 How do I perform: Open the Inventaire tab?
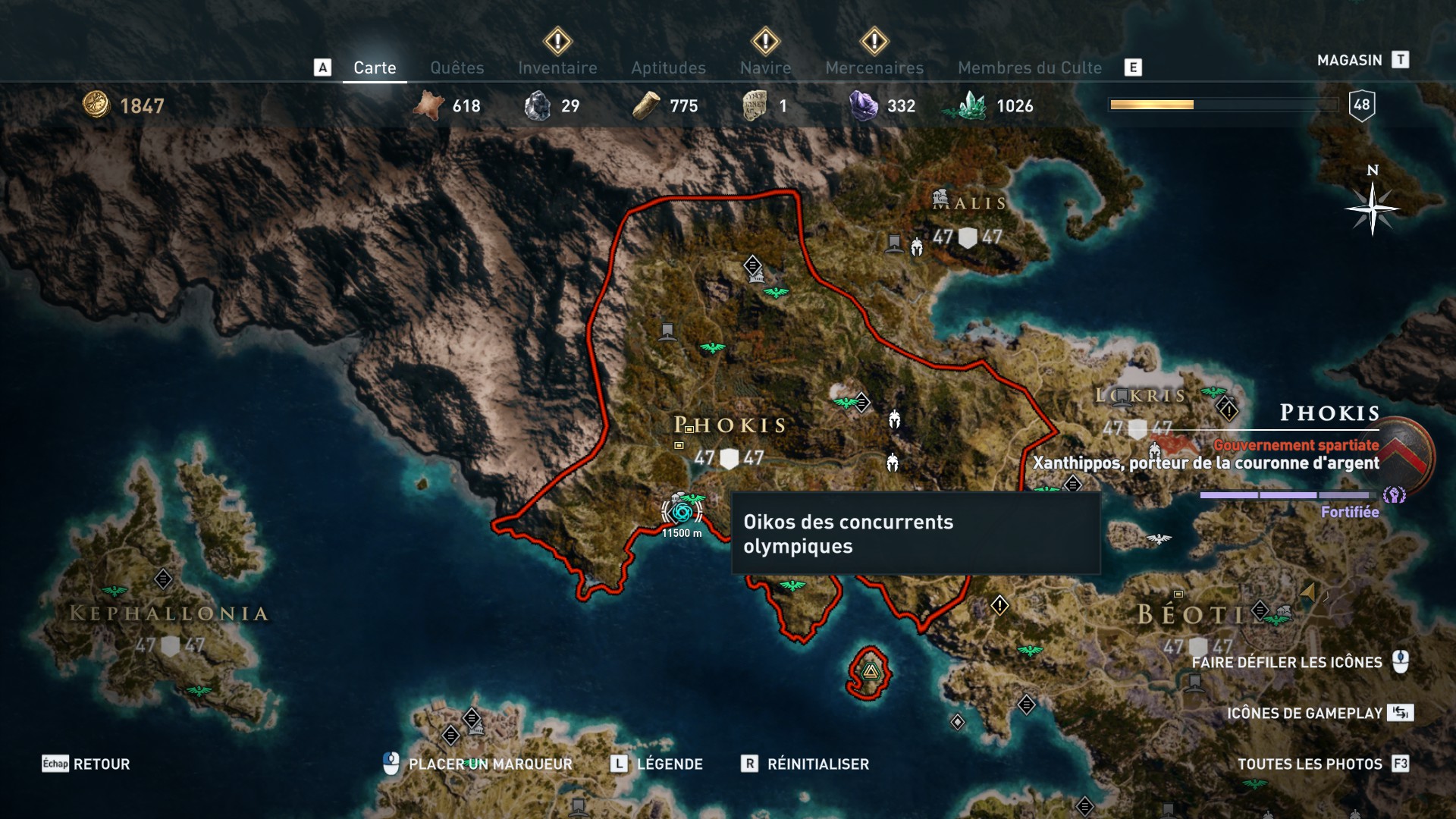click(557, 68)
